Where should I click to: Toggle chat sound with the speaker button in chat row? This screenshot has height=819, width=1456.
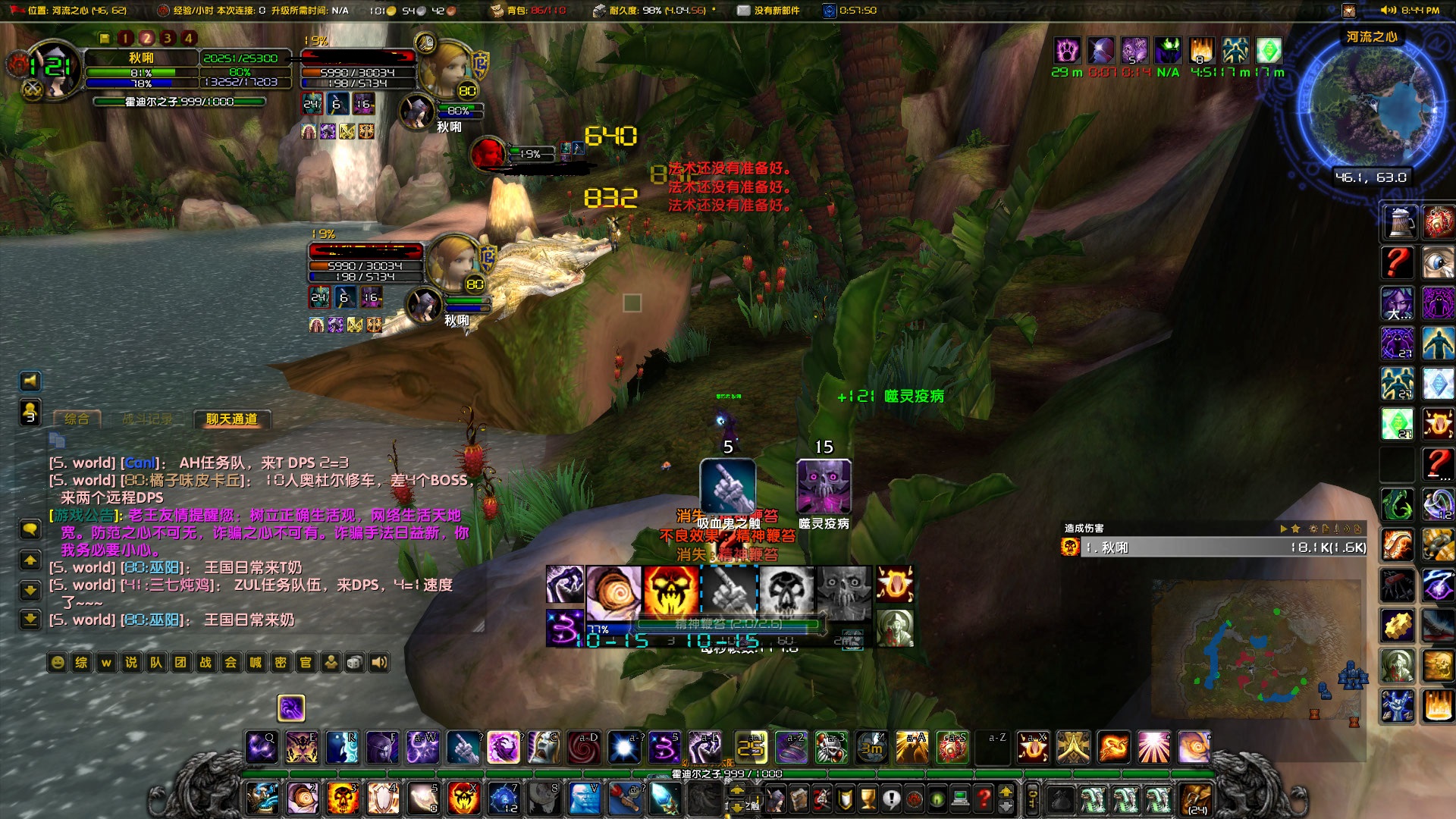(378, 662)
